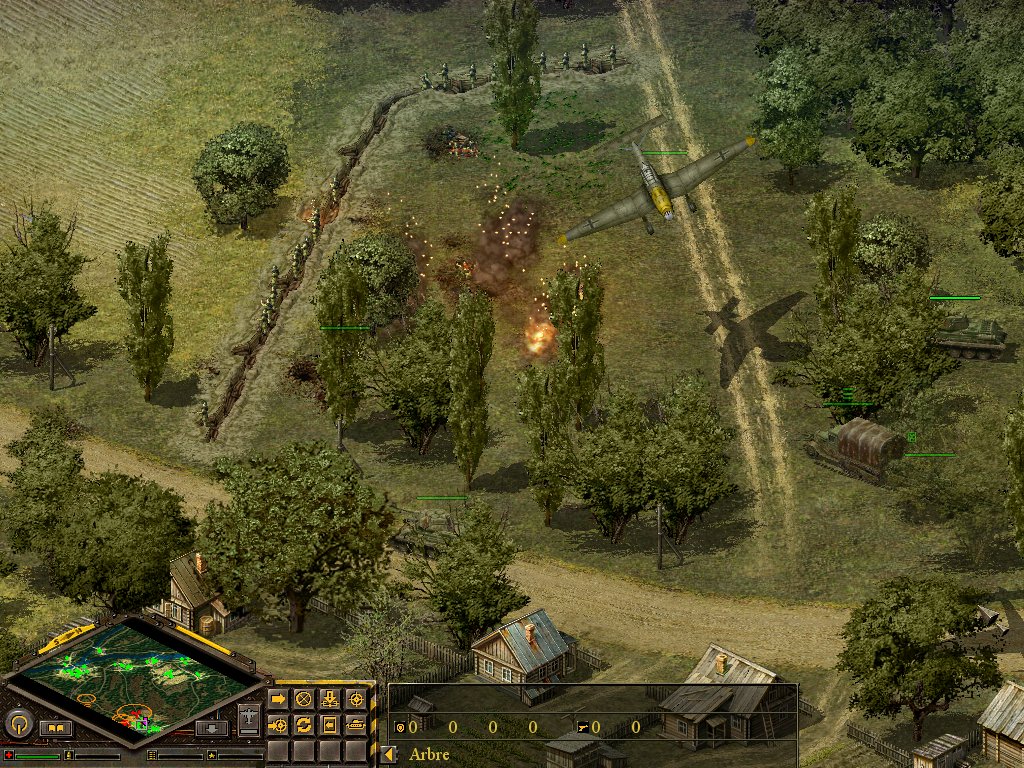Open the game menu with the power button
This screenshot has width=1024, height=768.
click(x=17, y=723)
